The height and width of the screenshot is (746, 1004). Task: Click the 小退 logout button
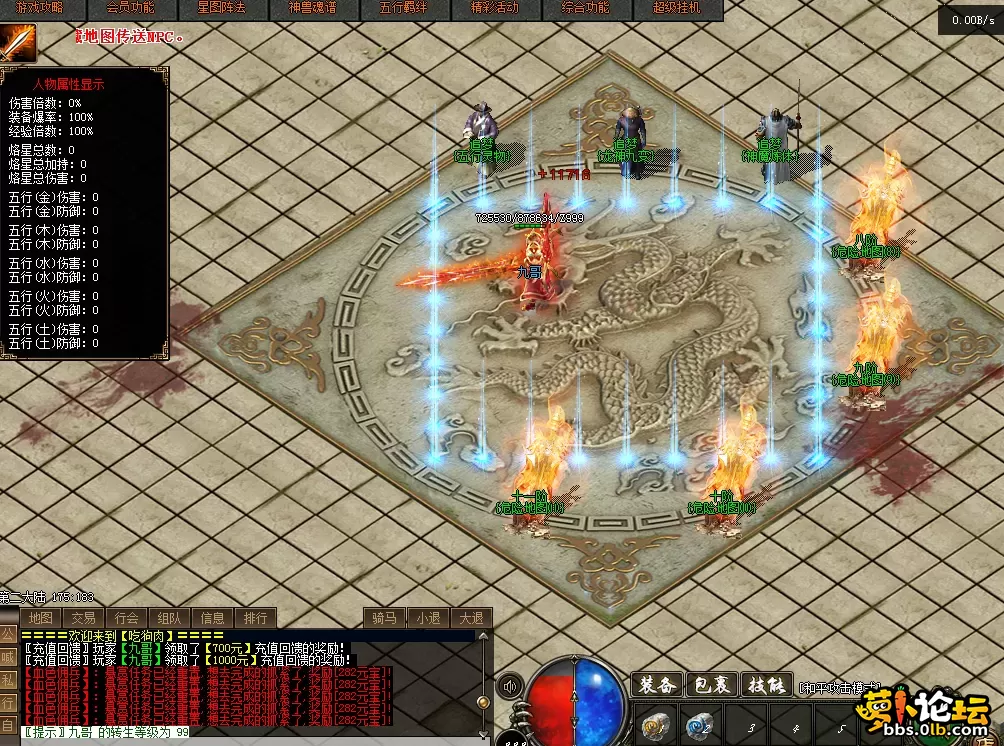pos(428,618)
